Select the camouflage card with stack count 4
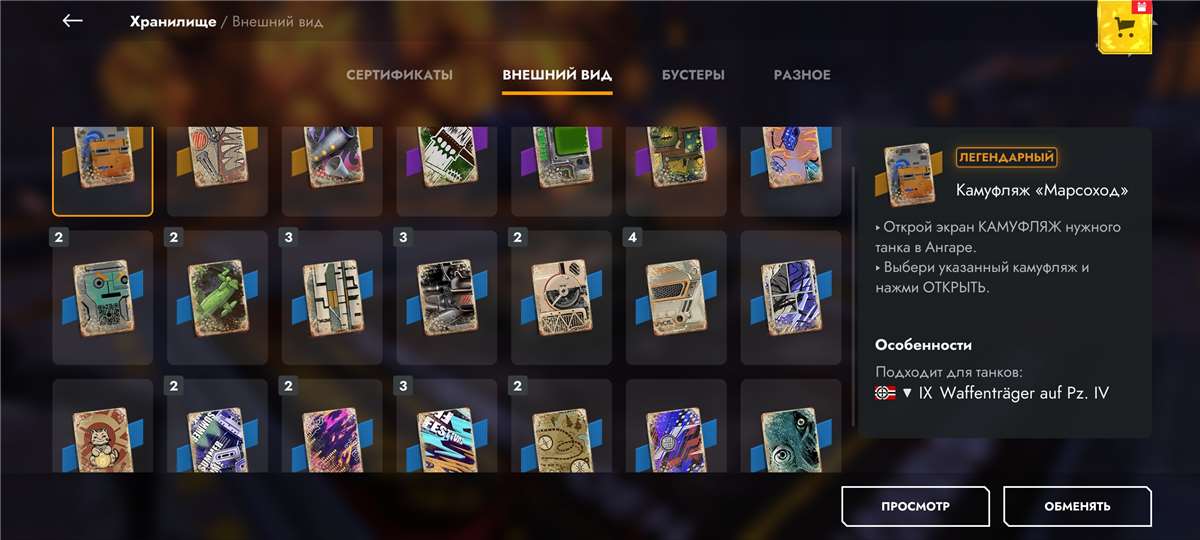Screen dimensions: 1200x540 (676, 297)
